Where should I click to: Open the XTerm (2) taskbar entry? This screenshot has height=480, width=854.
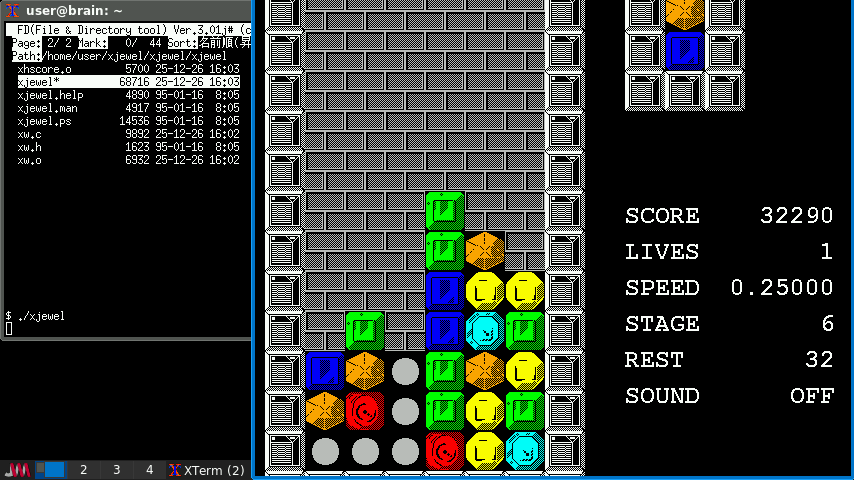(208, 470)
